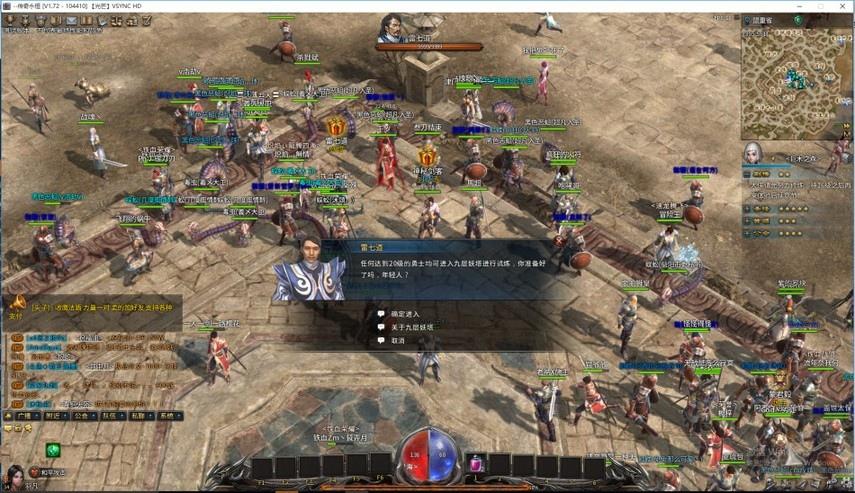
Task: Select the target portrait of 雷七道
Action: (390, 28)
